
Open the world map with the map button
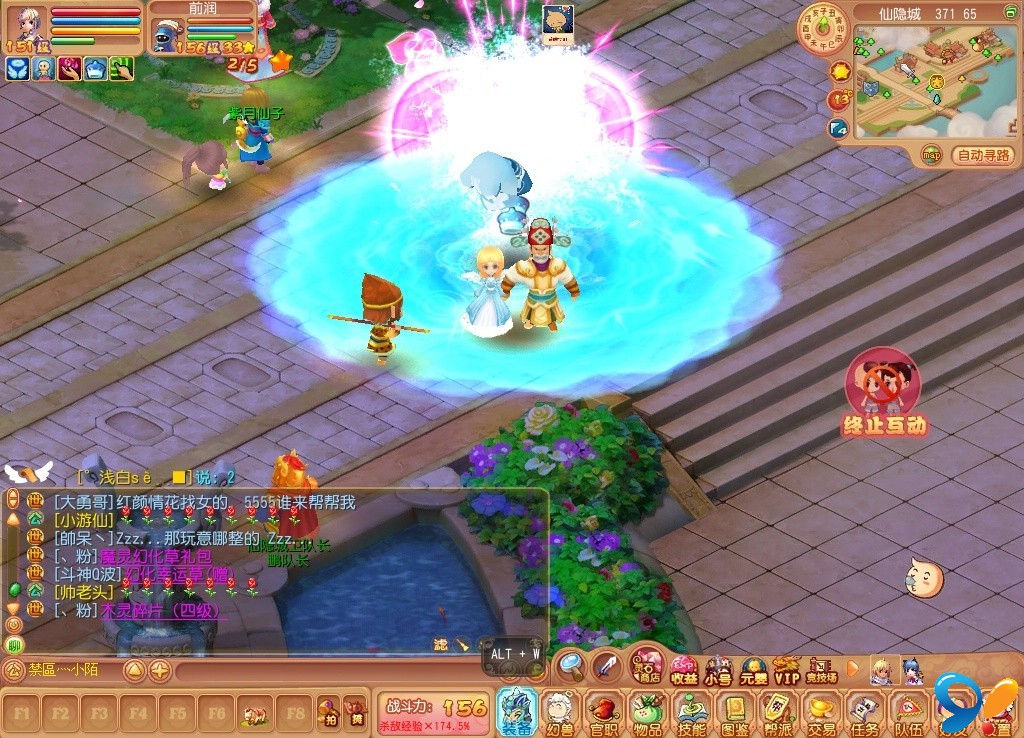[932, 155]
